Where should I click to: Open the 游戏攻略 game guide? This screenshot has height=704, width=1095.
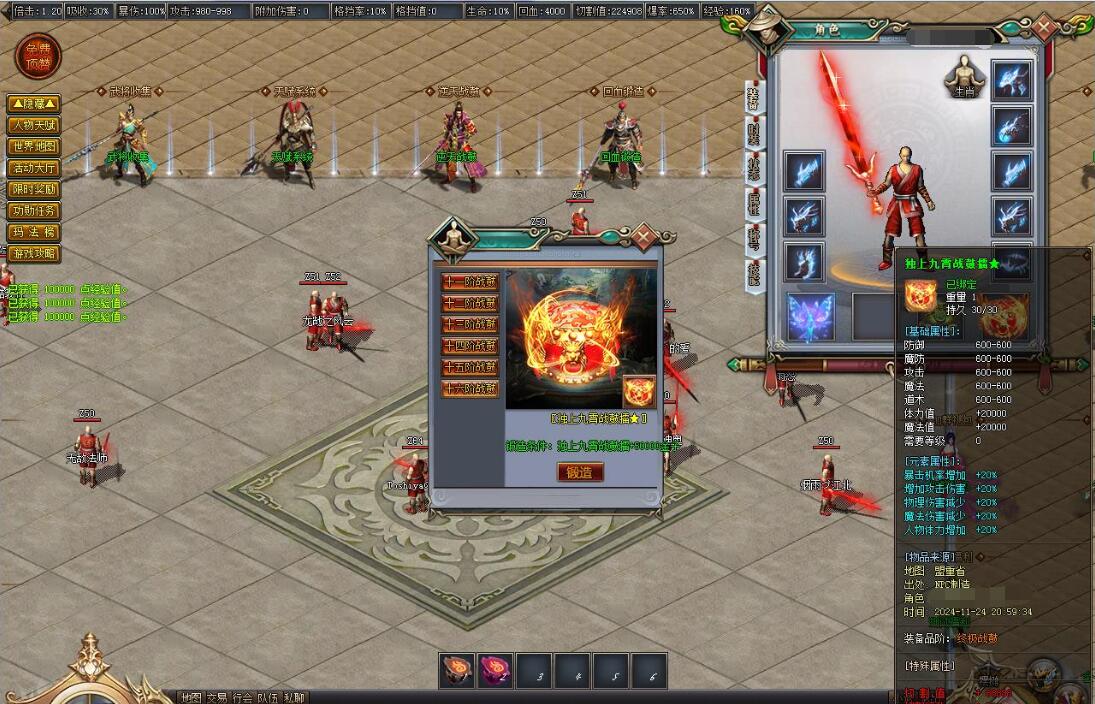click(x=34, y=253)
